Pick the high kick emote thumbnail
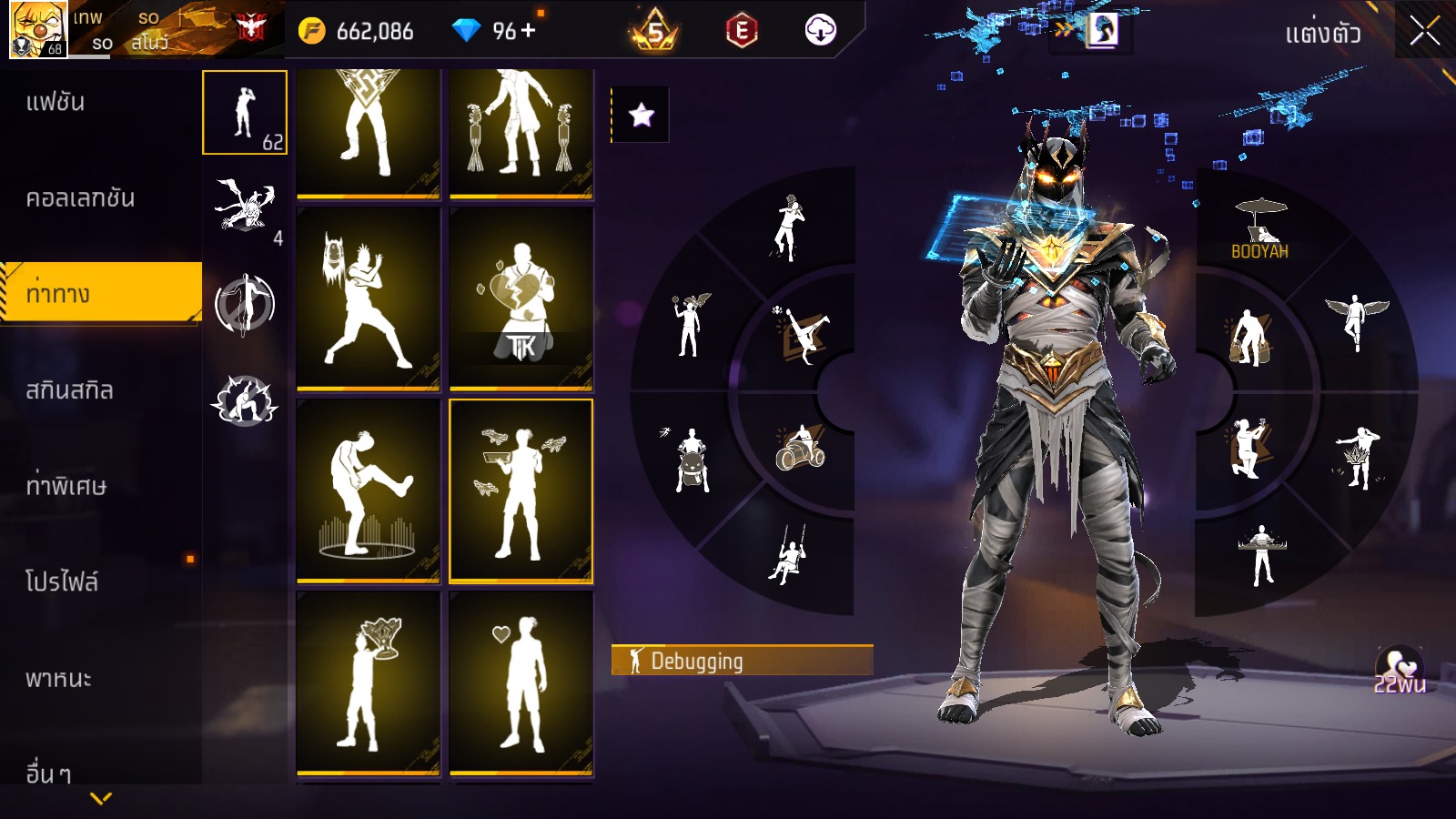 tap(368, 490)
